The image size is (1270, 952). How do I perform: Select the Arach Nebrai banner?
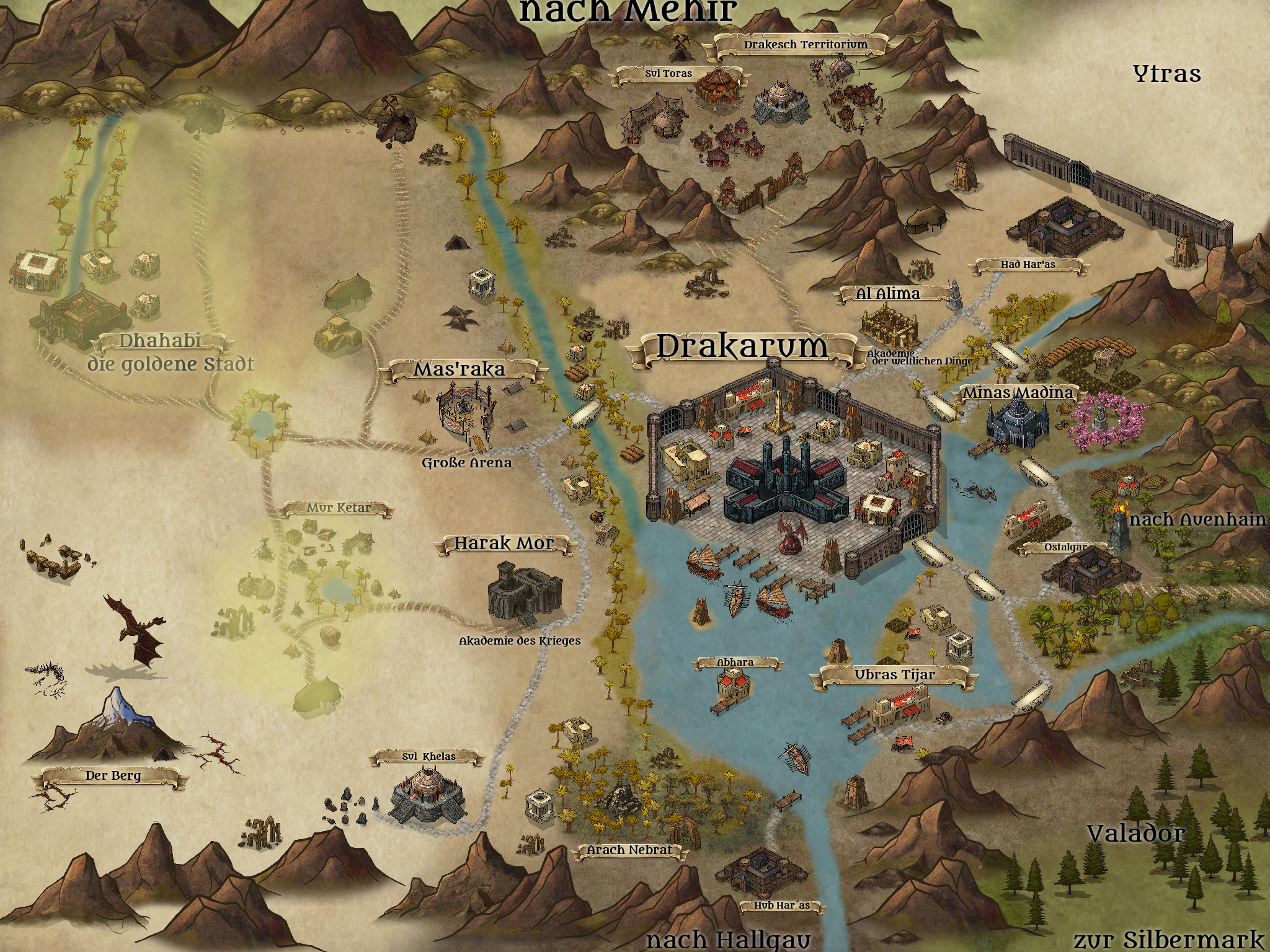coord(629,850)
